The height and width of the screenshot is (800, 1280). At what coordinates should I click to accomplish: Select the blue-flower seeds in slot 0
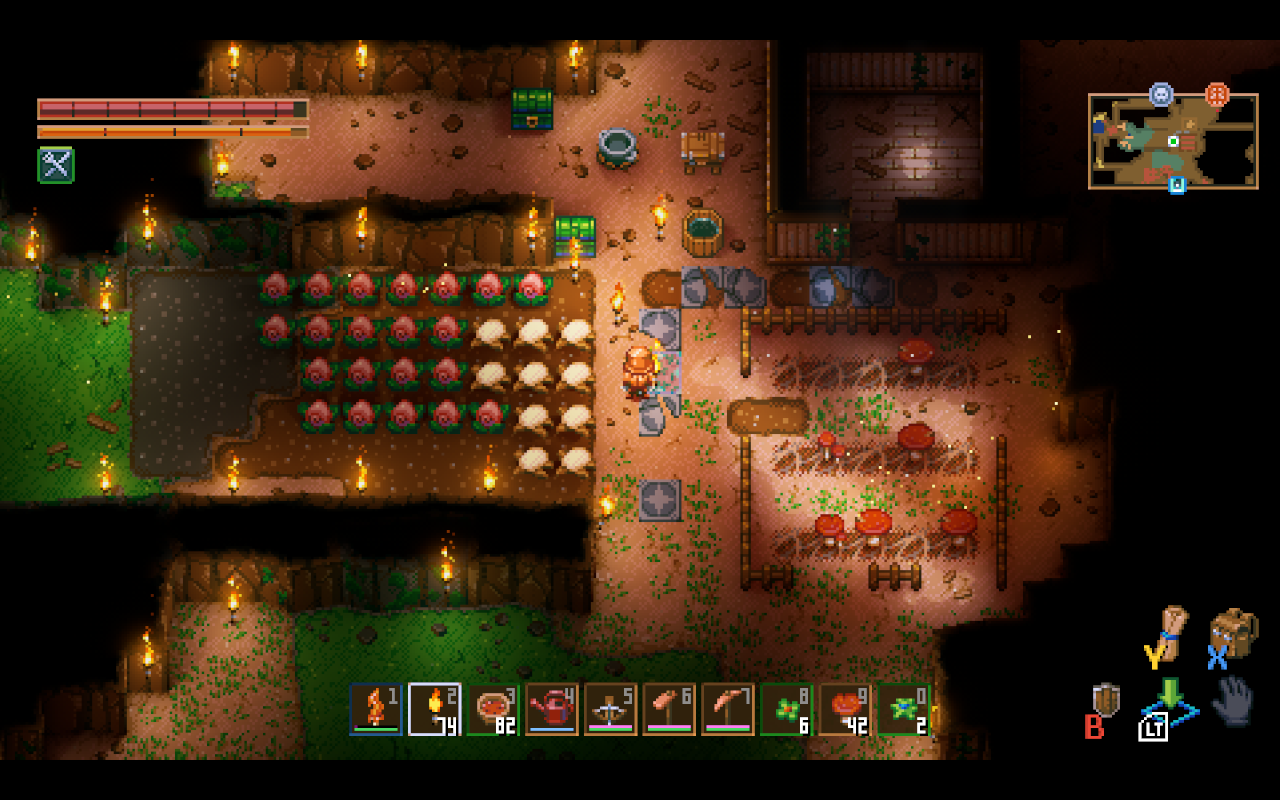pos(904,709)
